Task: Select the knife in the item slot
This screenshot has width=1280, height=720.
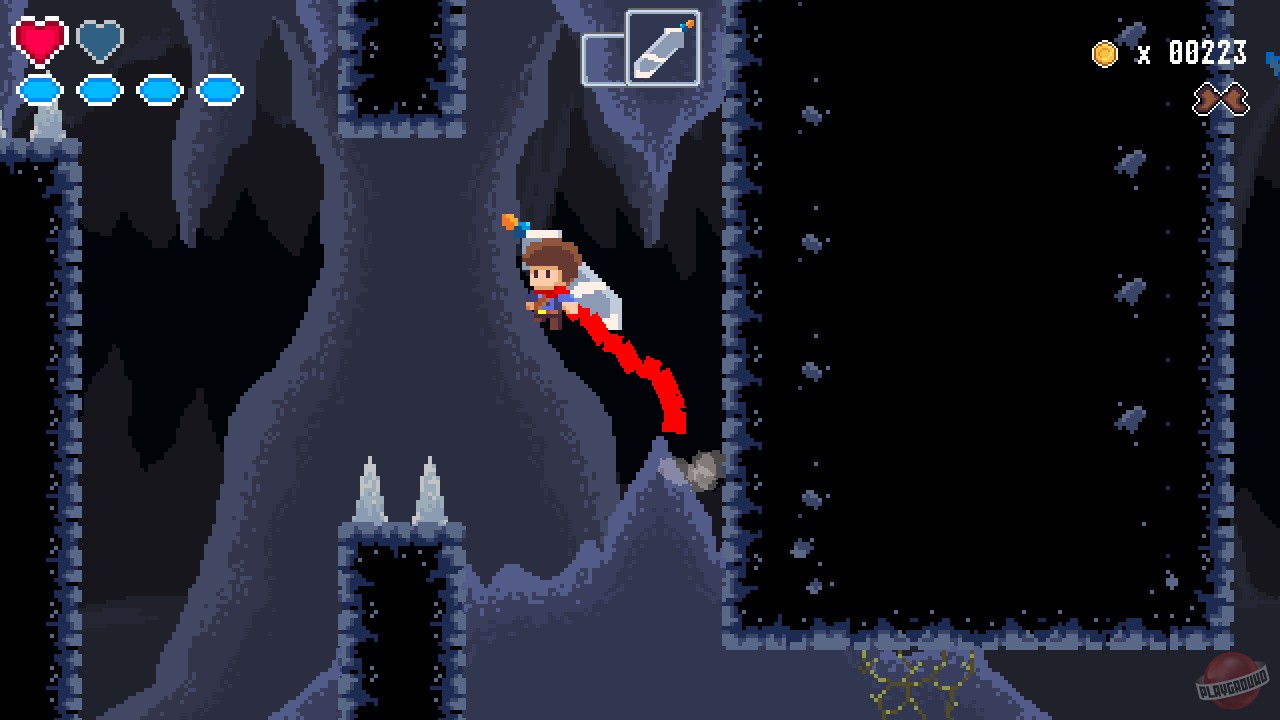Action: 661,48
